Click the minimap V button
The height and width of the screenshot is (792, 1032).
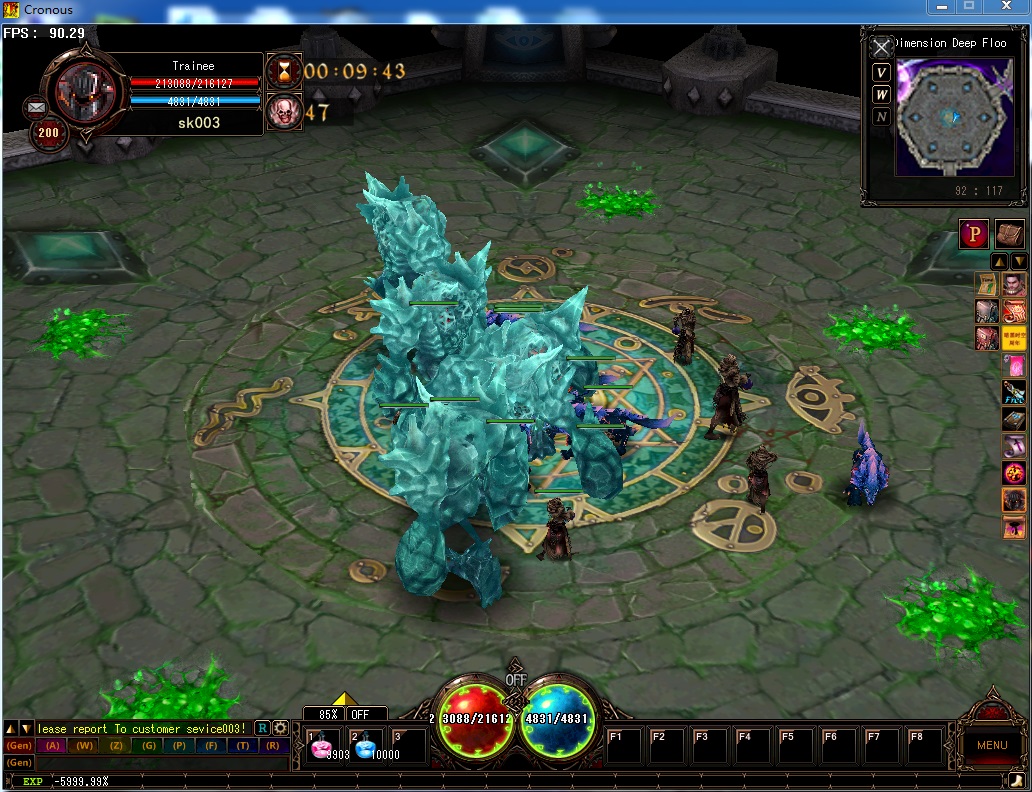(x=881, y=72)
